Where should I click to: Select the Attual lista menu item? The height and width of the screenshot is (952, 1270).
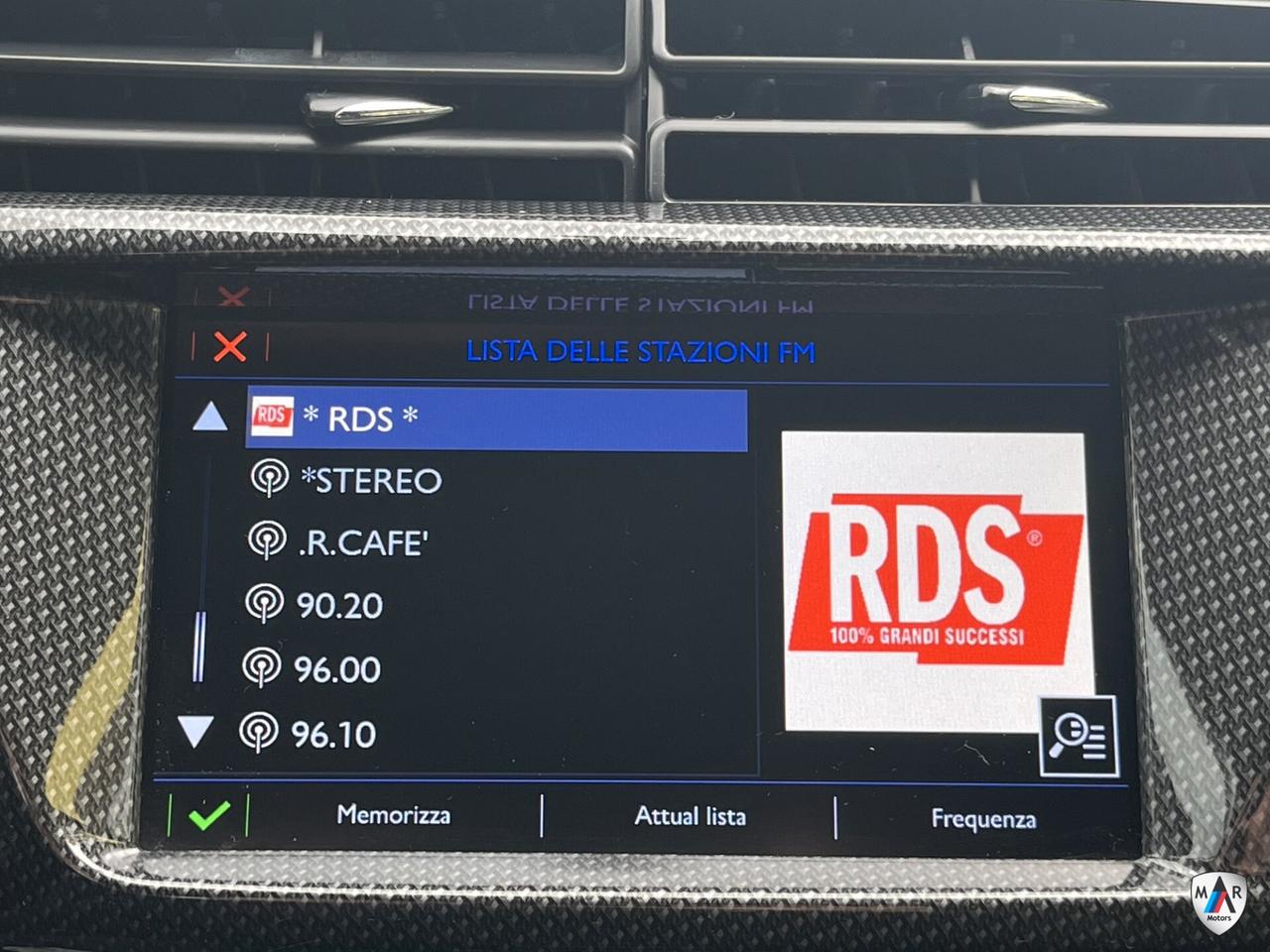tap(692, 816)
